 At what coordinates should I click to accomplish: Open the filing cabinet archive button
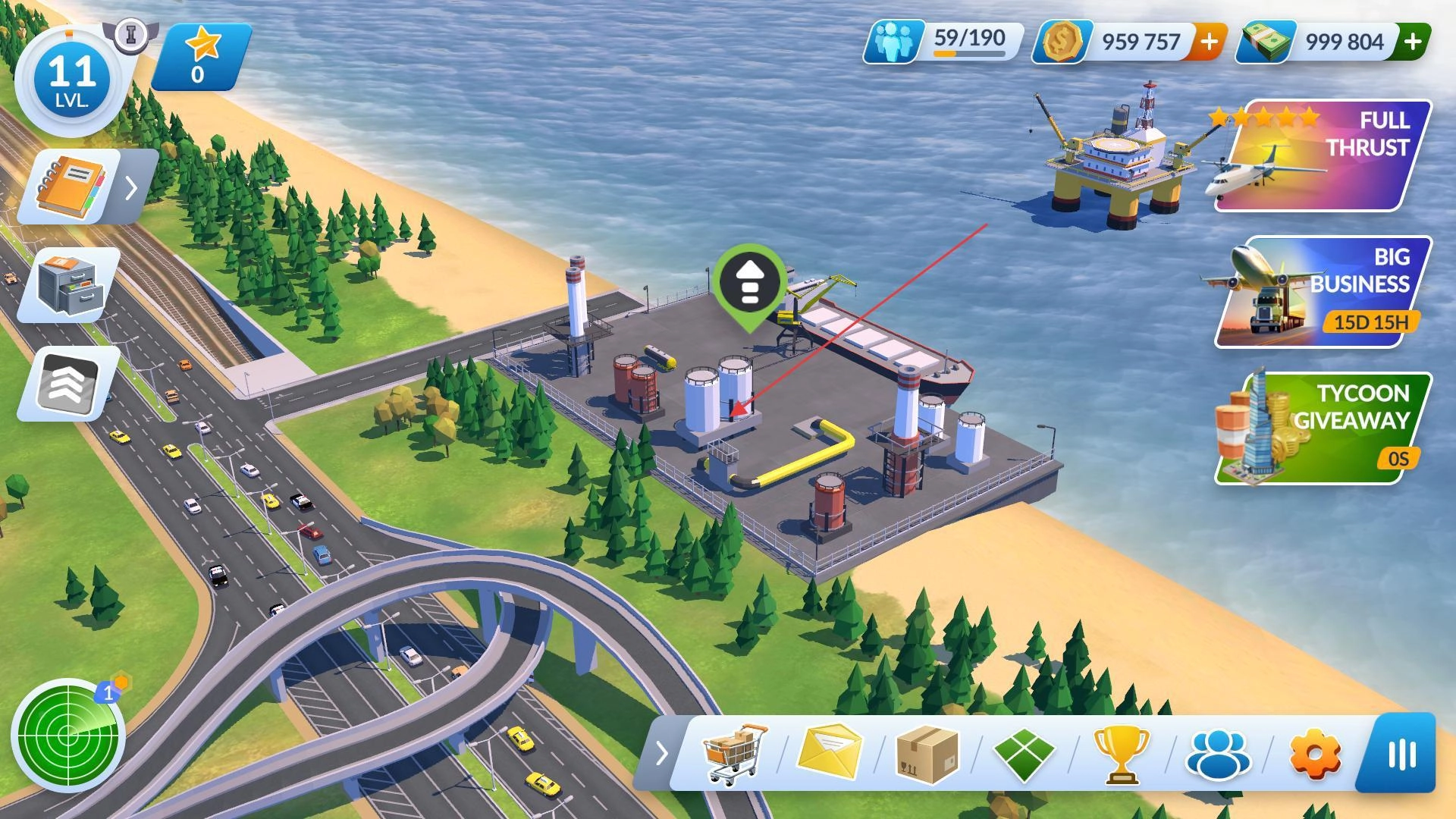point(70,284)
